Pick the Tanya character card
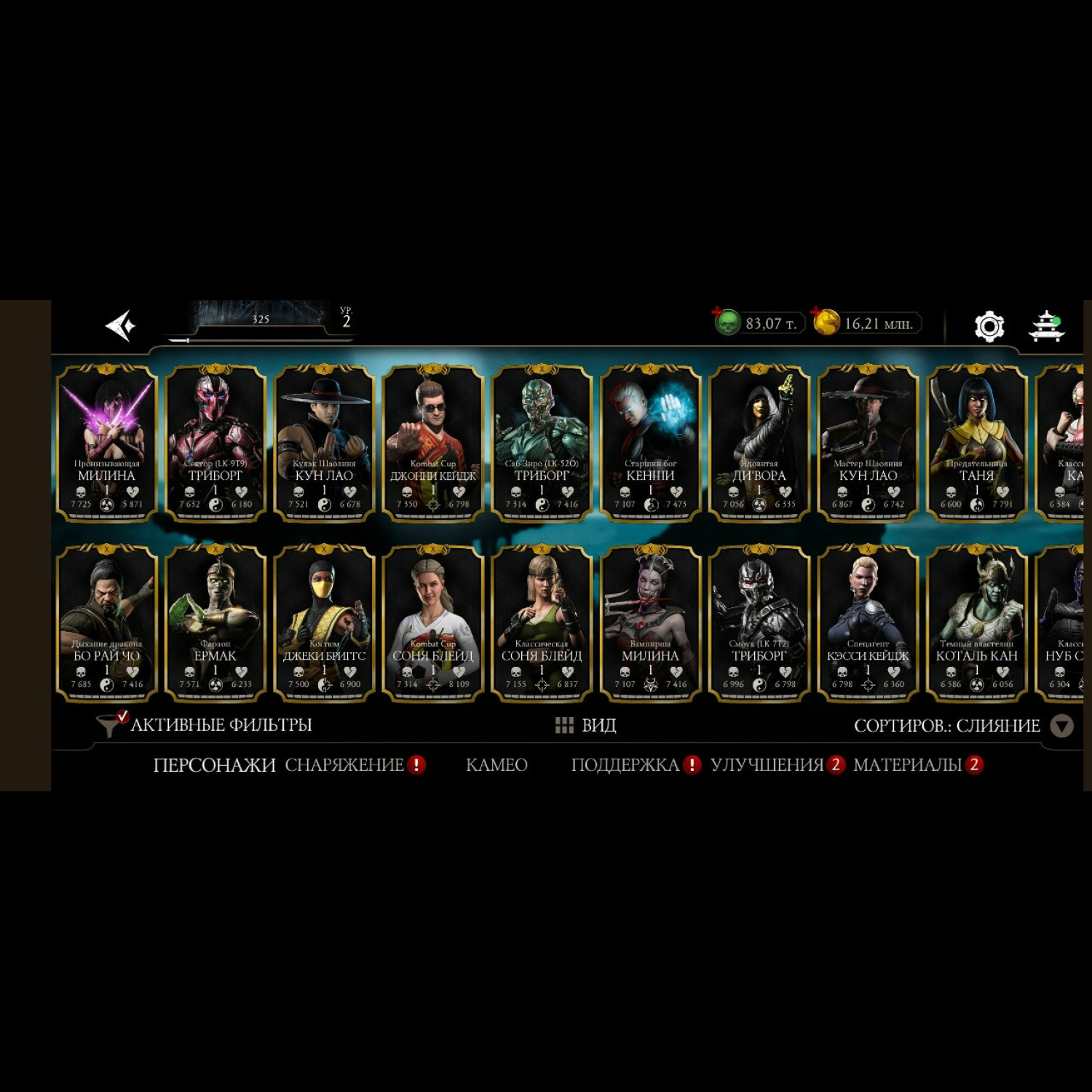1092x1092 pixels. 976,443
